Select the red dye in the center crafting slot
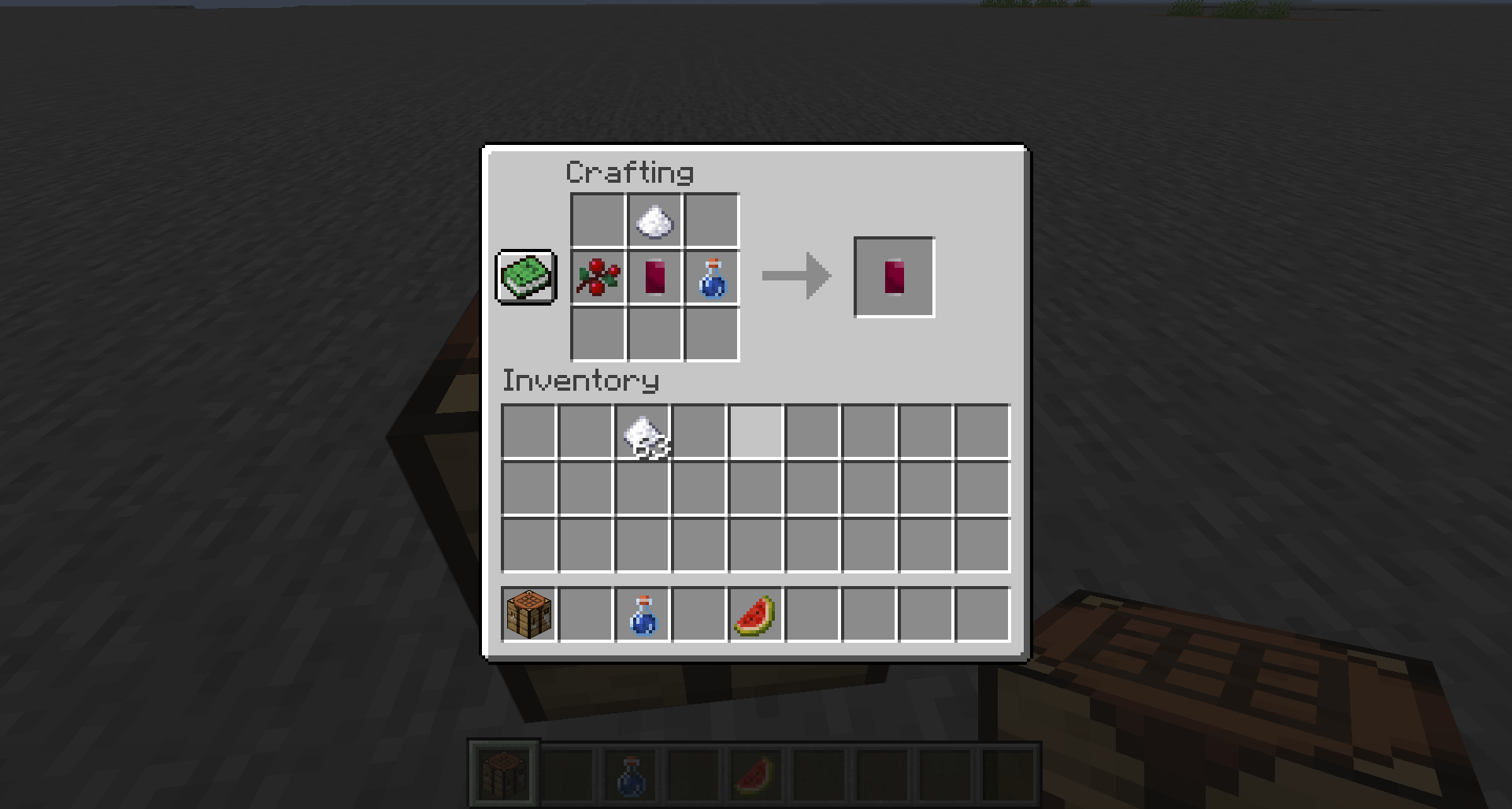The width and height of the screenshot is (1512, 809). pyautogui.click(x=653, y=277)
